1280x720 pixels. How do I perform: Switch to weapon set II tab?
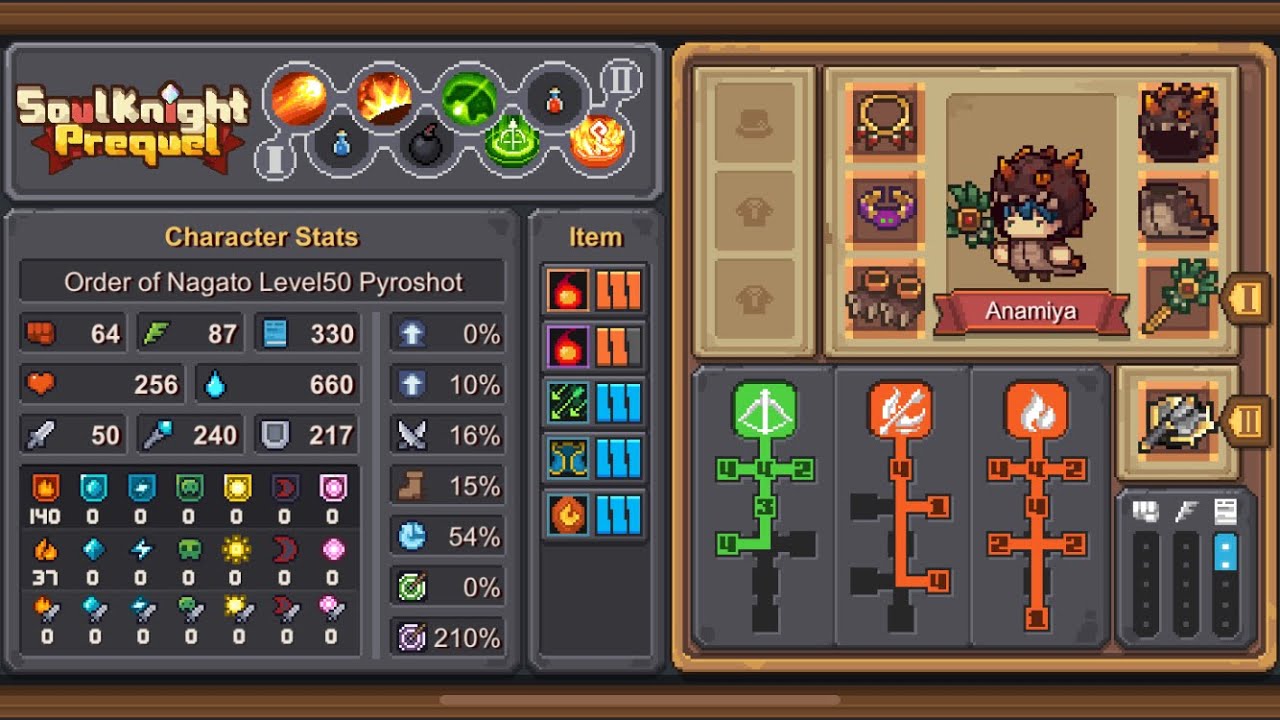pos(1246,421)
